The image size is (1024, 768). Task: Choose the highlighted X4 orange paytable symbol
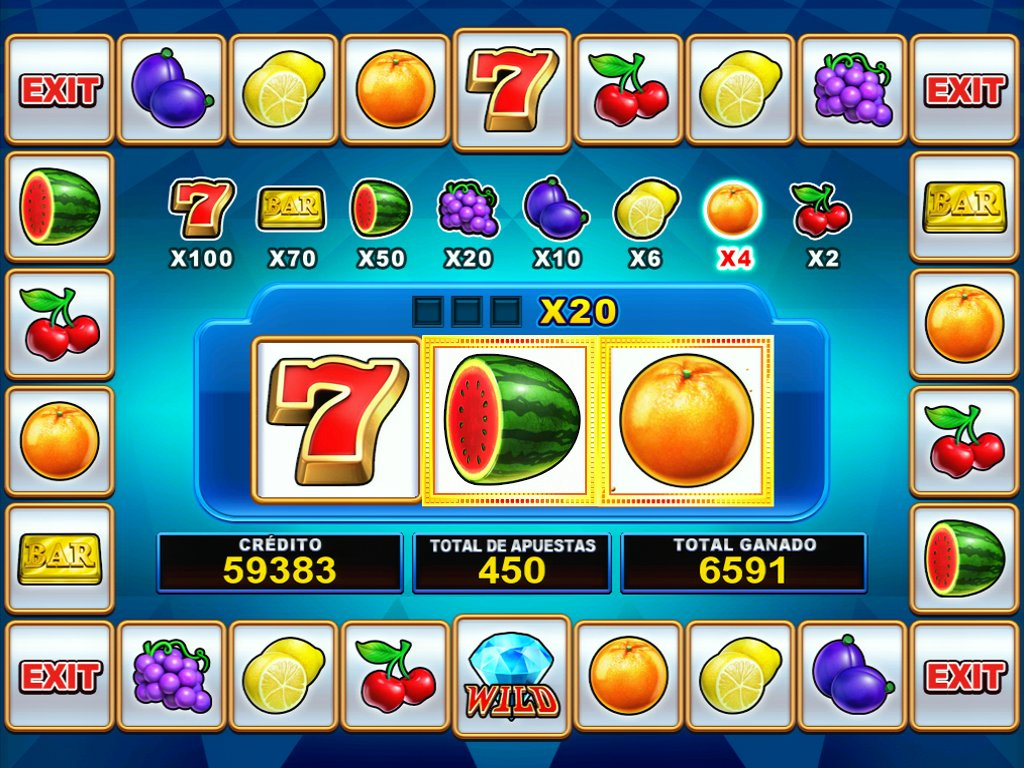pos(734,209)
